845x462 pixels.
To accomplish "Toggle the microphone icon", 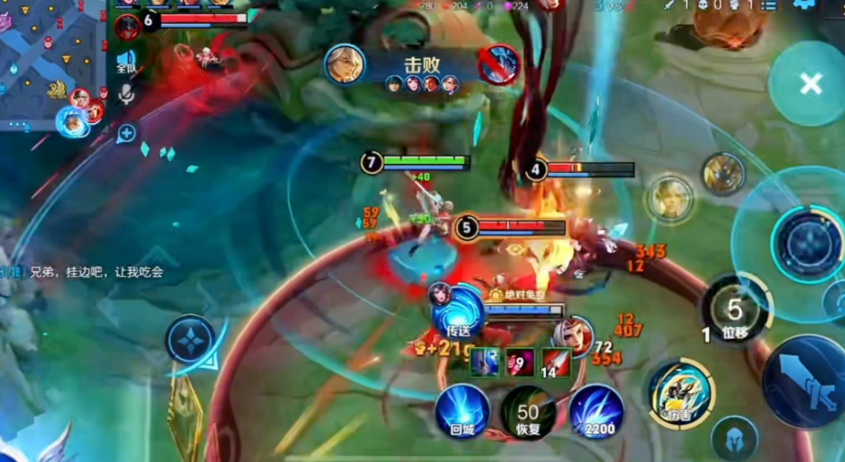I will (126, 94).
